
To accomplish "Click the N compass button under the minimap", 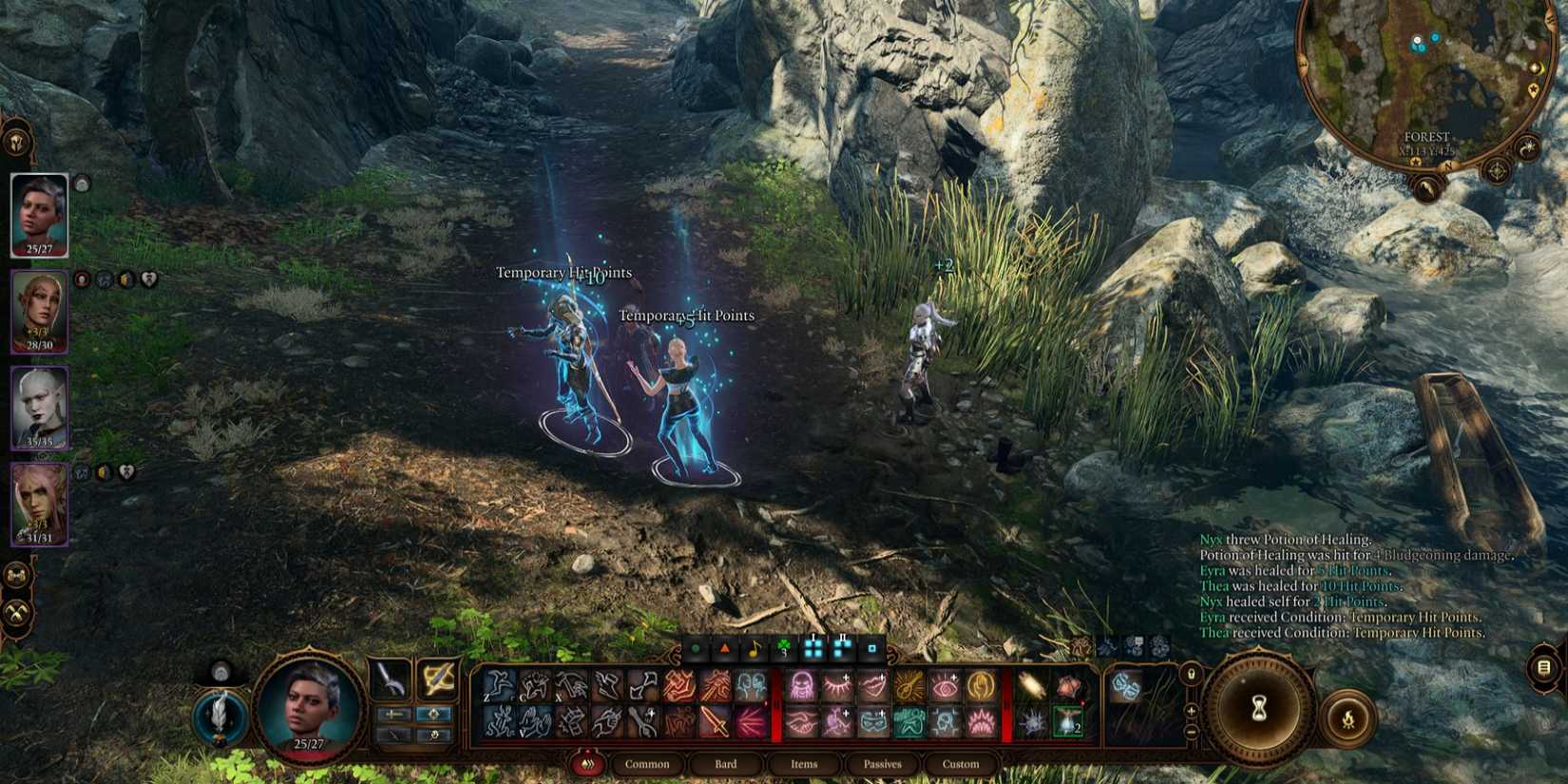I will point(1448,164).
